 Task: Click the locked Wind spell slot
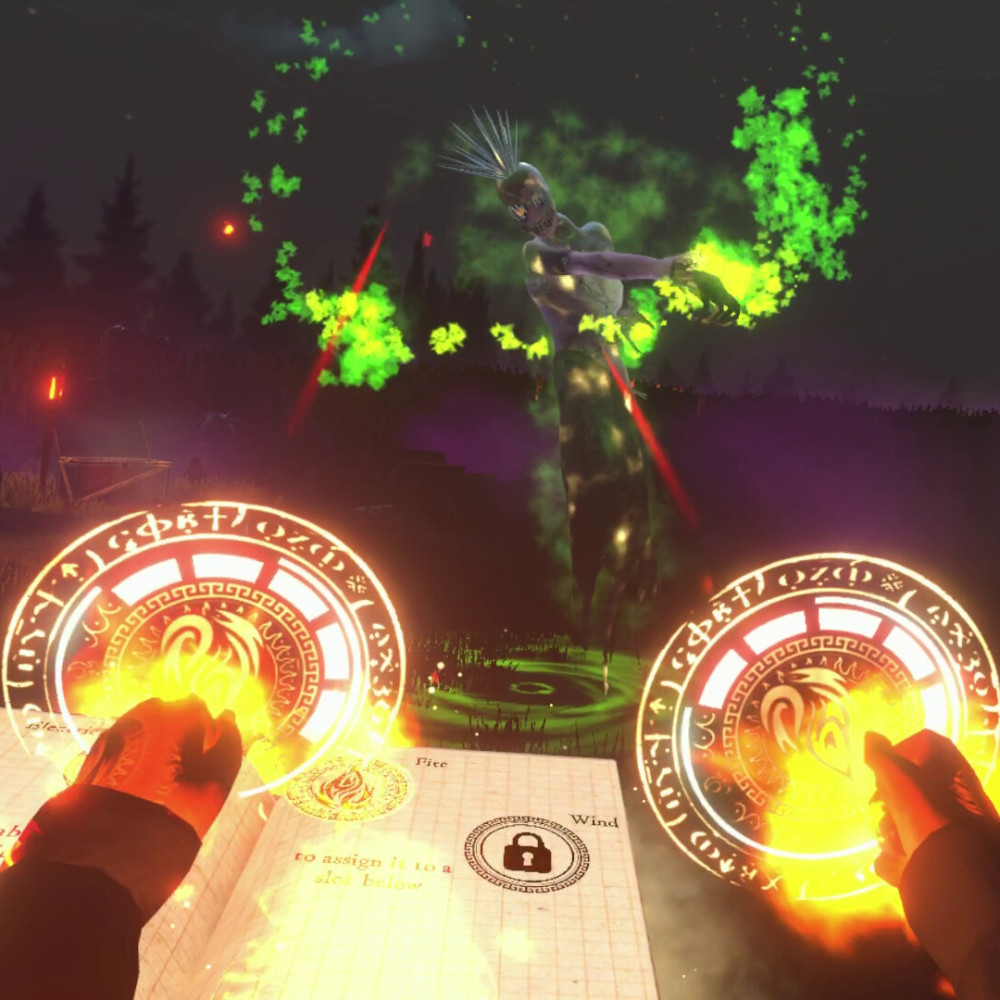[526, 853]
